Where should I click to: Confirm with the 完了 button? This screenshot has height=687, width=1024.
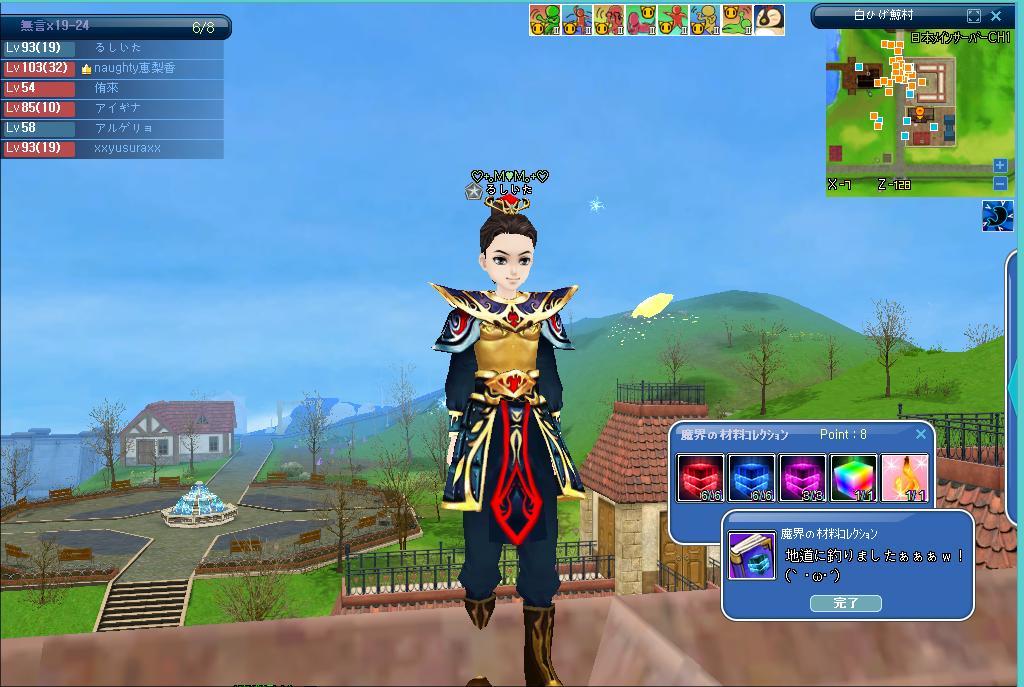845,603
